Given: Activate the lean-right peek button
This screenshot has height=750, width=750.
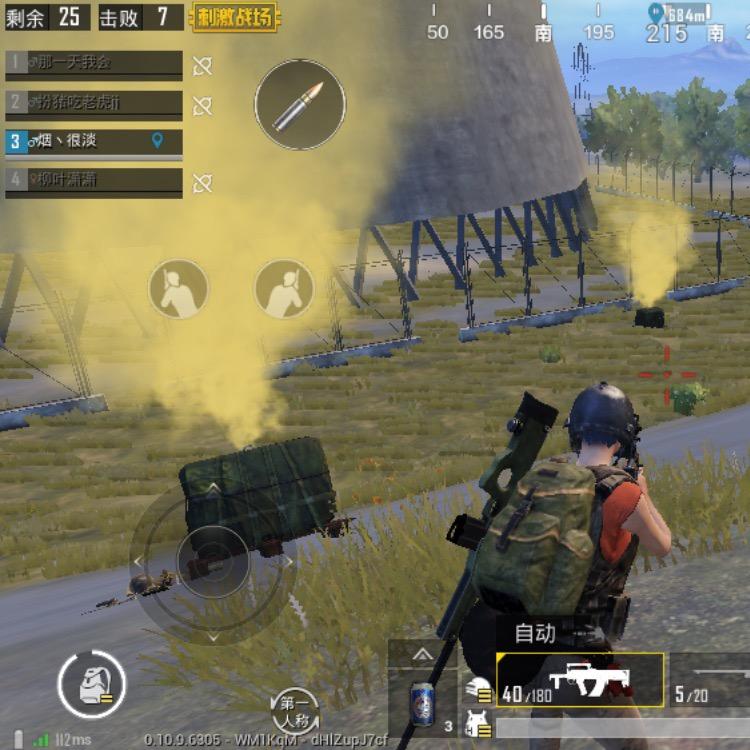Looking at the screenshot, I should coord(284,289).
